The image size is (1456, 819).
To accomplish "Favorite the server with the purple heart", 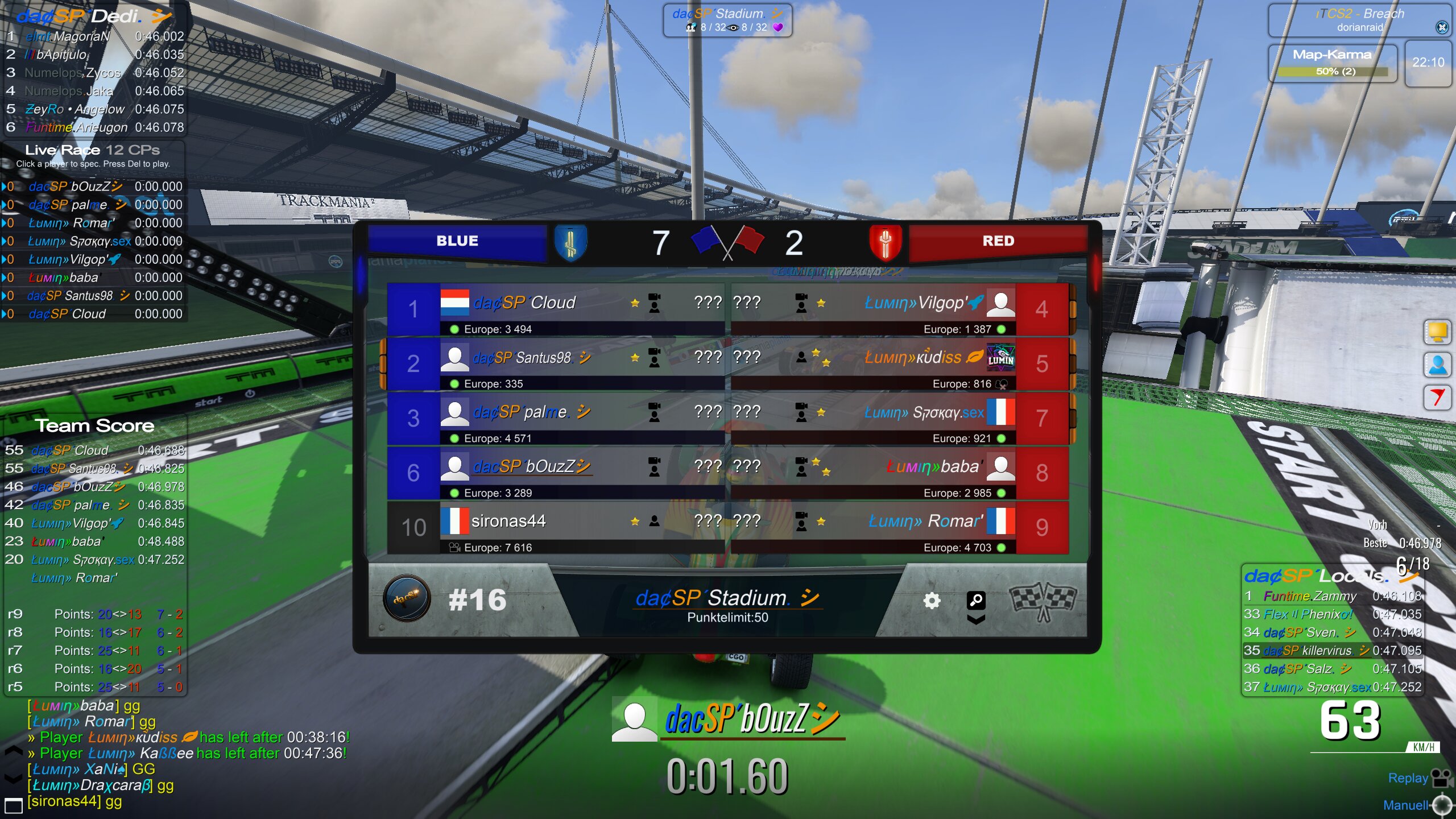I will click(x=778, y=27).
